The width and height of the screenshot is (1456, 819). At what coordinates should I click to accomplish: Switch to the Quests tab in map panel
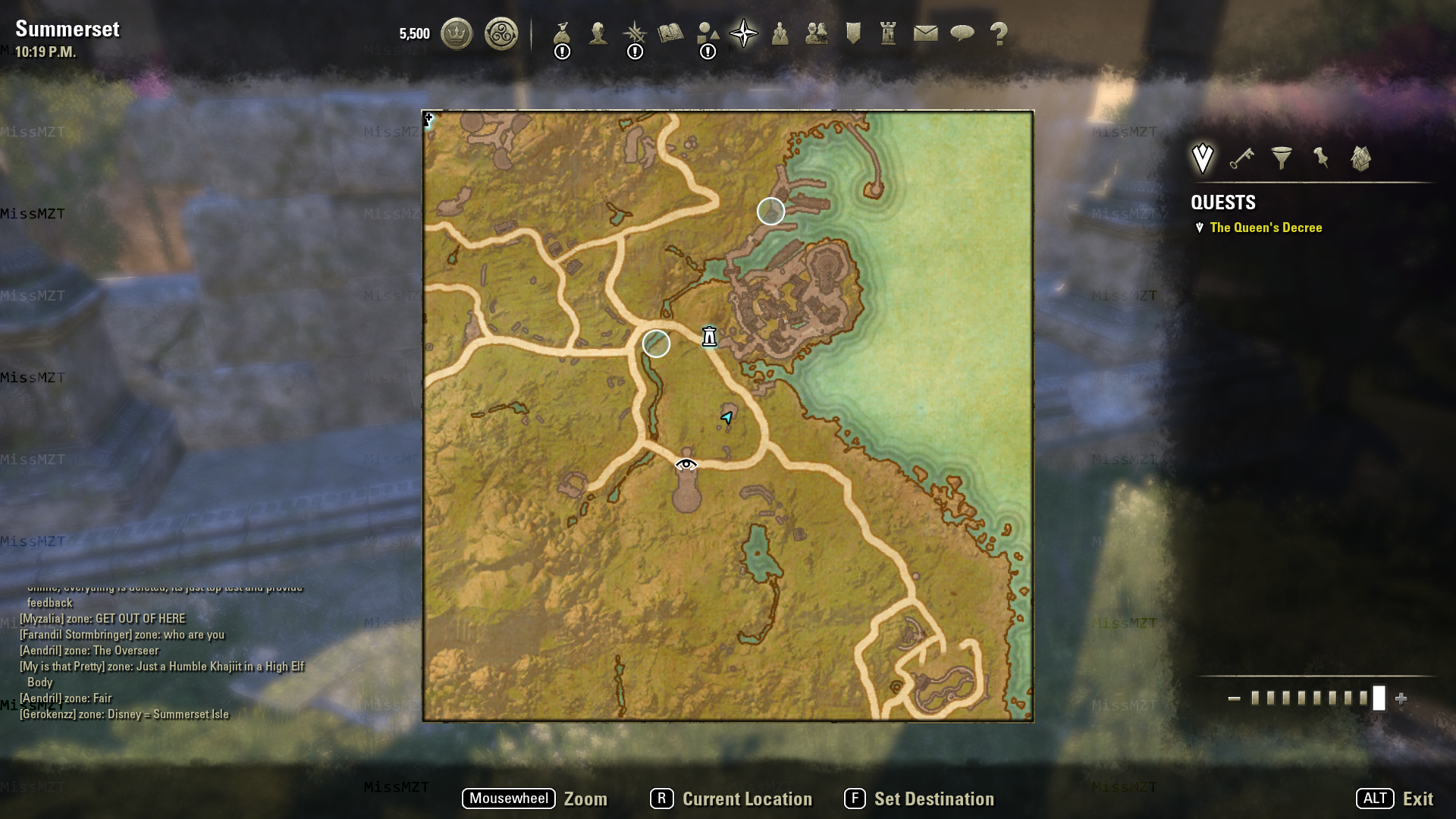[1202, 158]
